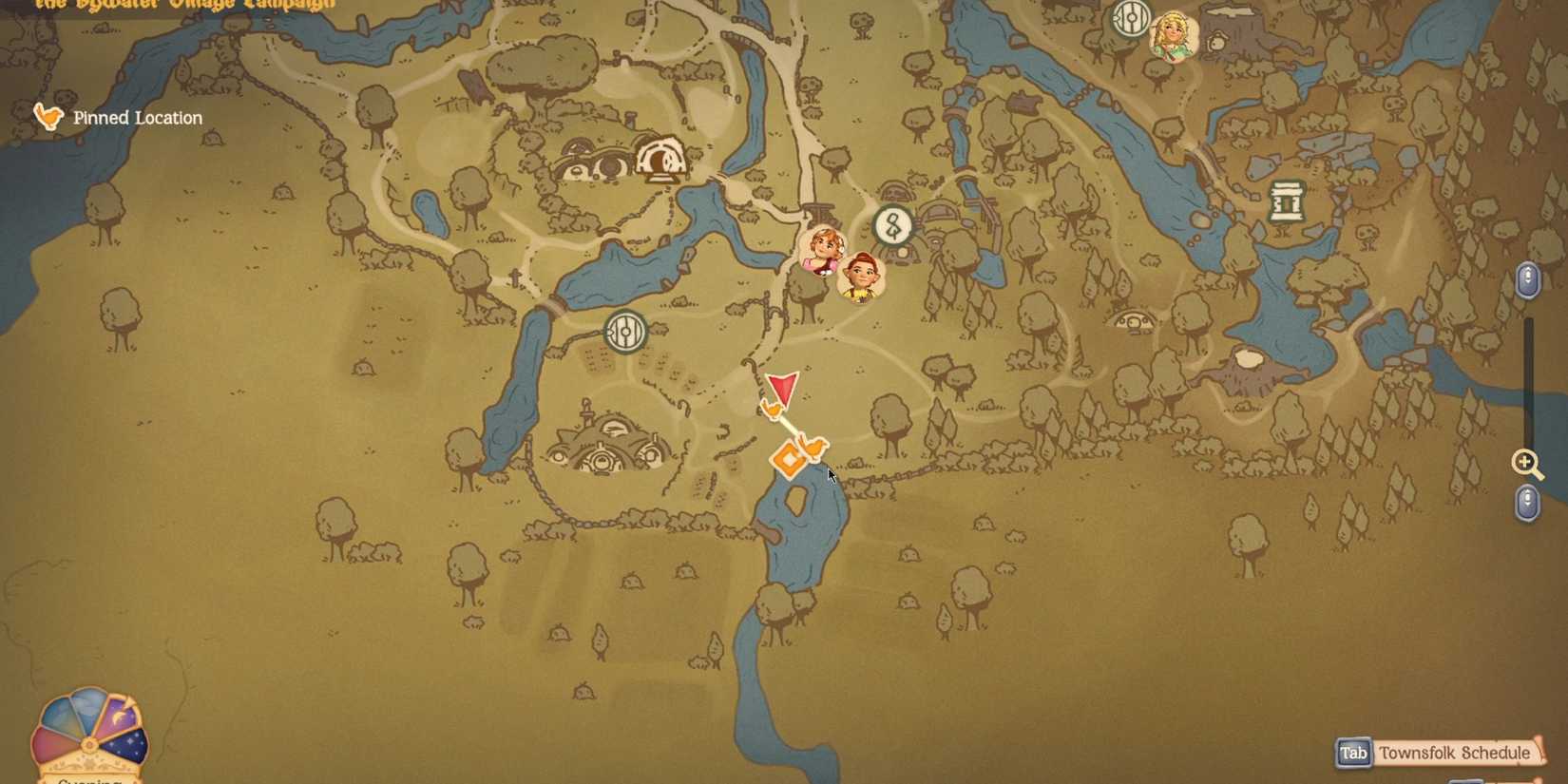Viewport: 1568px width, 784px height.
Task: Click the waypoint icon beside the blonde portrait
Action: pyautogui.click(x=1130, y=17)
